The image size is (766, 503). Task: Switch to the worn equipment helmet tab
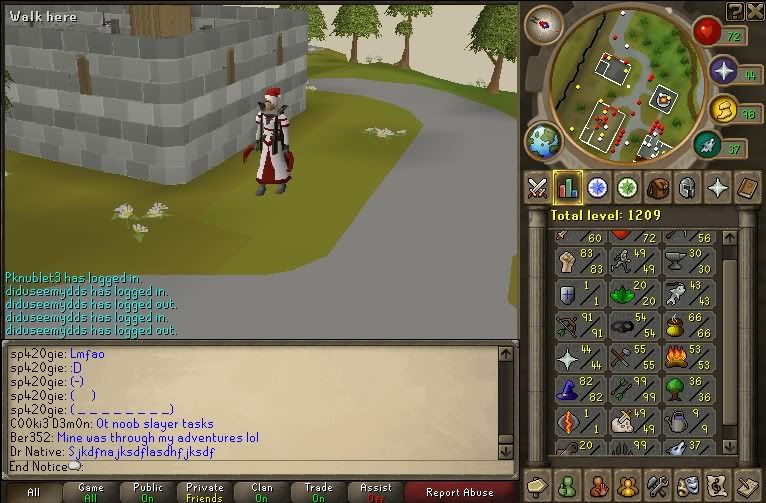687,187
